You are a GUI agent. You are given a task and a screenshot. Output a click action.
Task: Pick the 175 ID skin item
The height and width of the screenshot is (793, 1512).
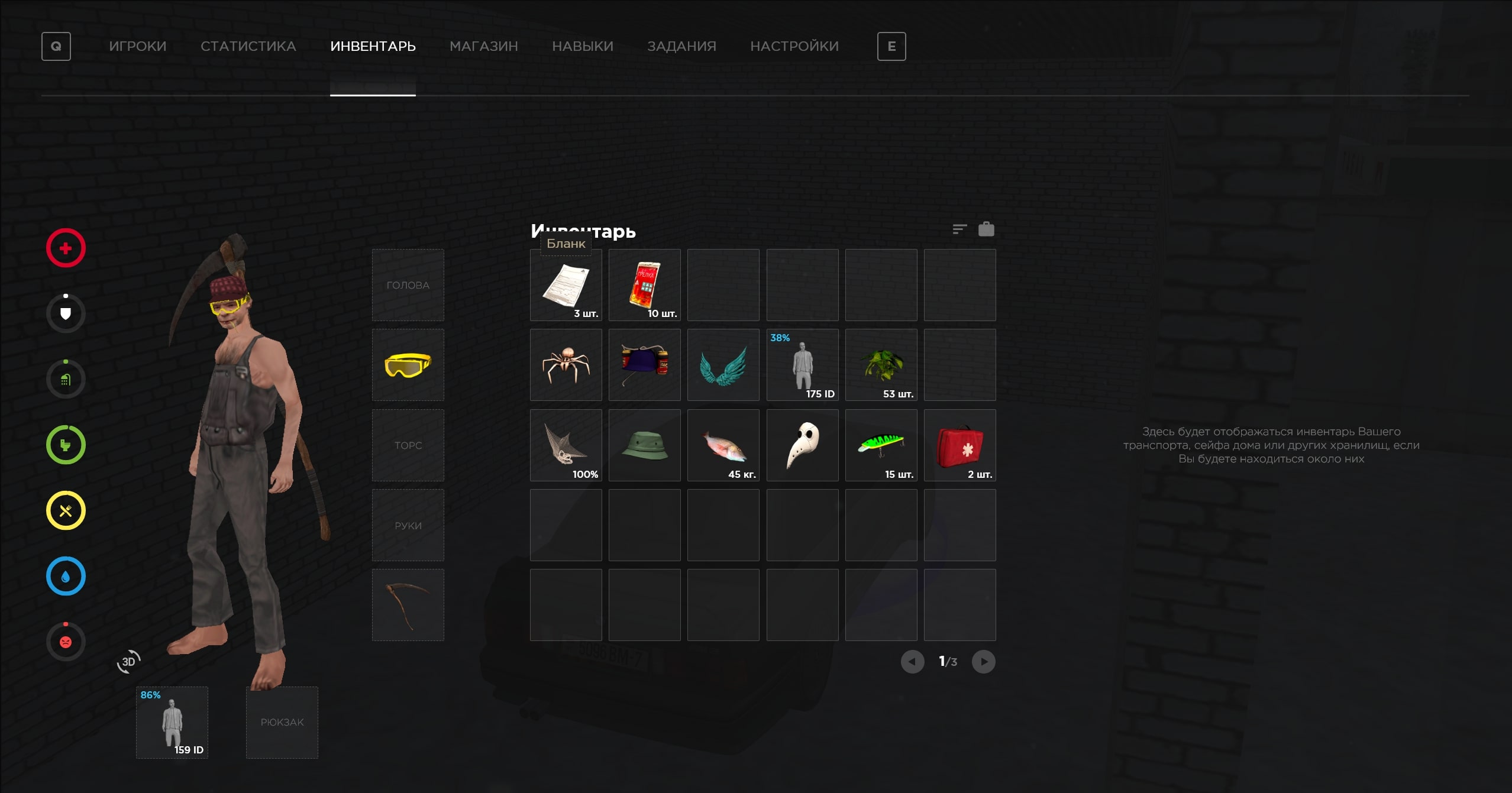(x=802, y=365)
